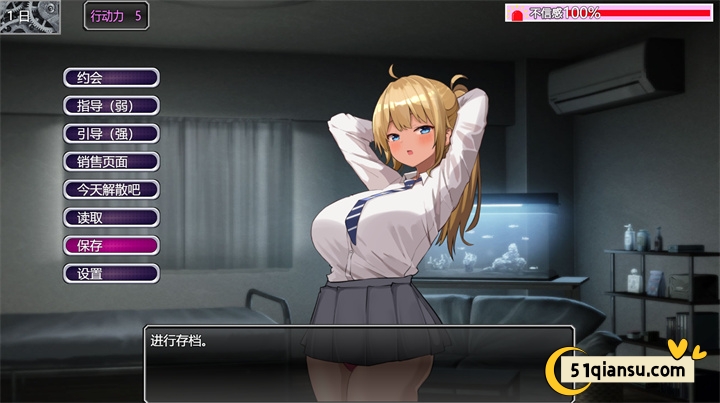Open the 设置 settings menu

point(111,273)
